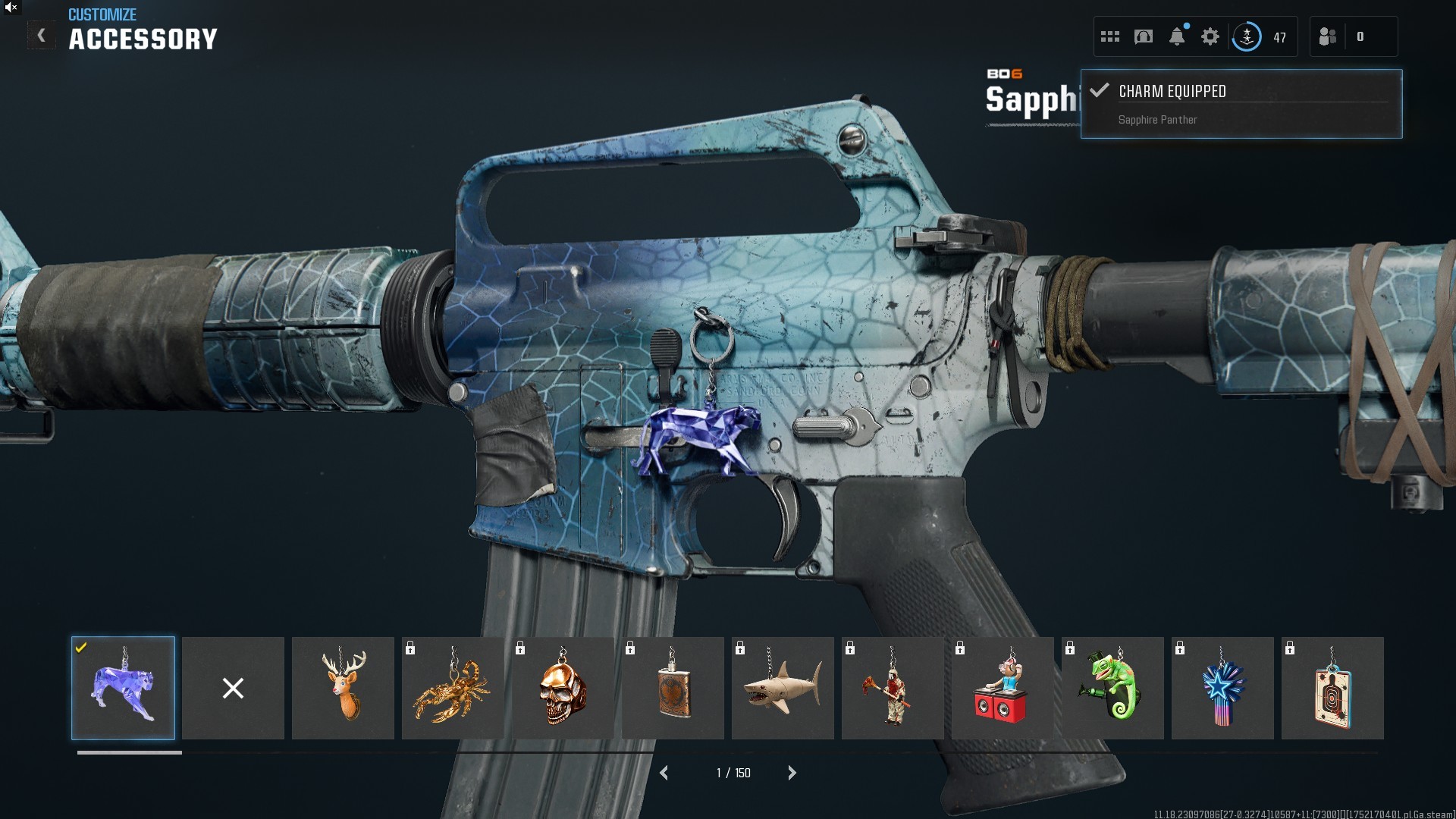Go to the previous charm page

point(664,773)
